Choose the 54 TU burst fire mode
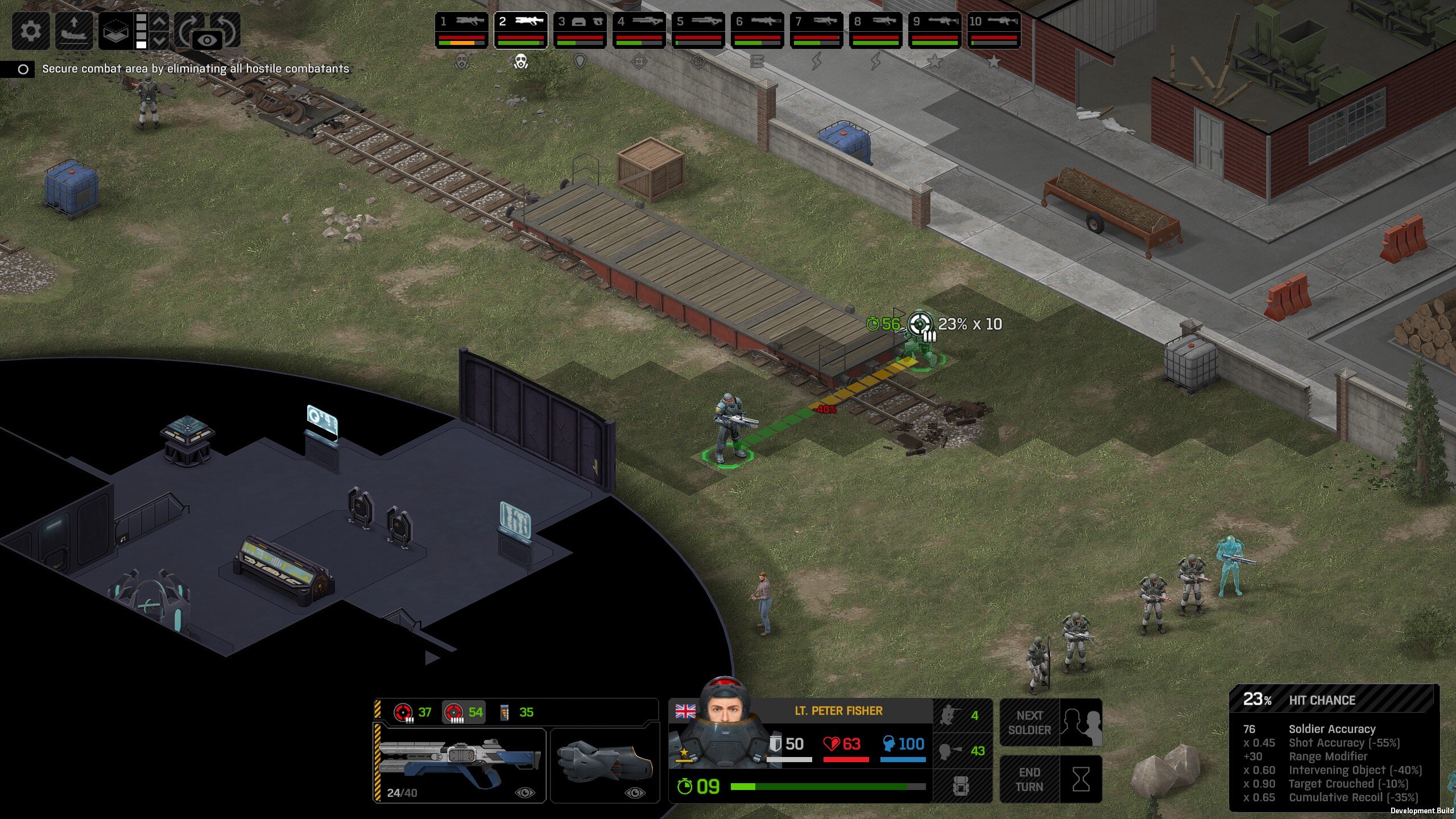 [464, 712]
